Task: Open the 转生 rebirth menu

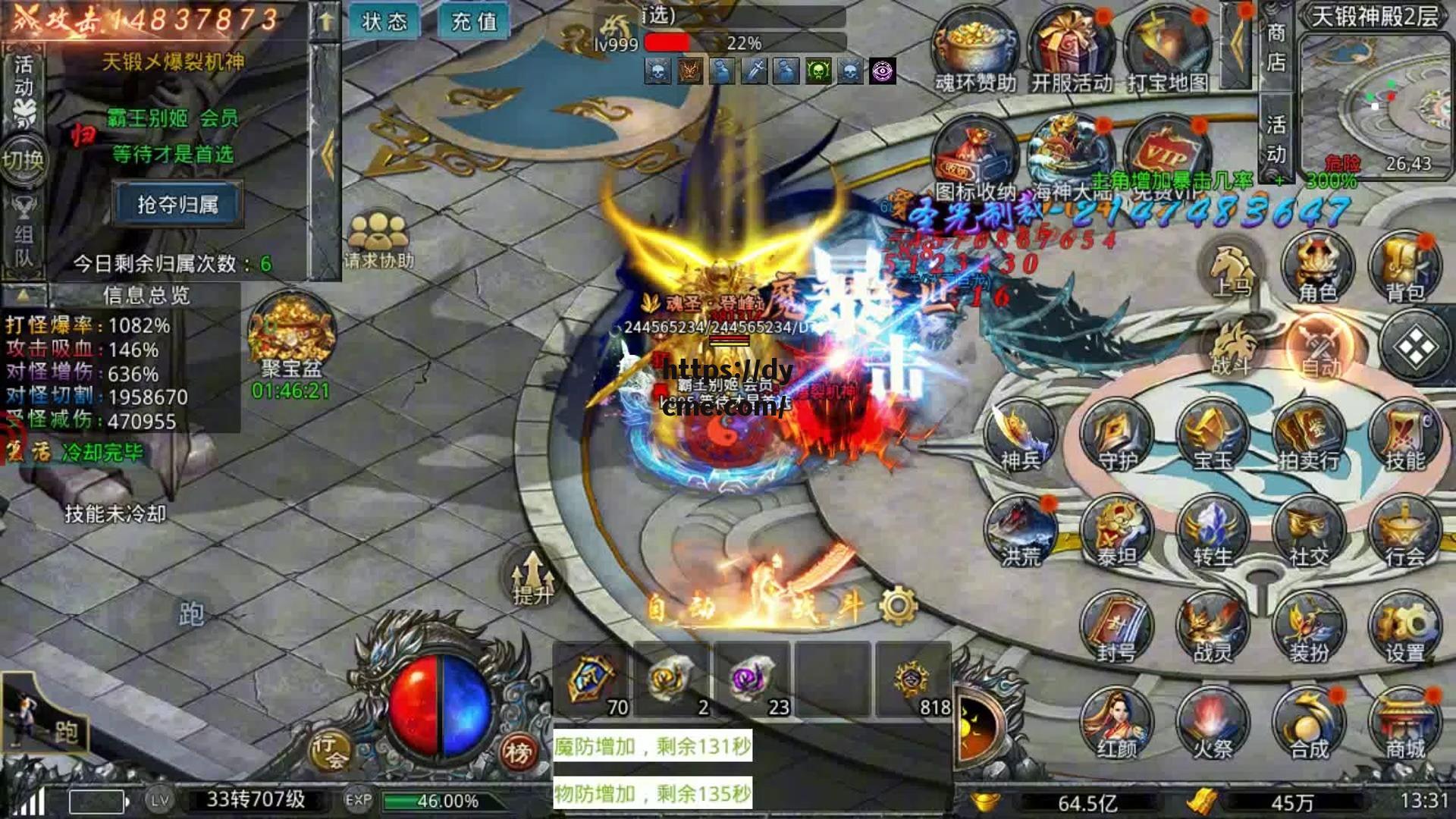Action: [x=1213, y=533]
